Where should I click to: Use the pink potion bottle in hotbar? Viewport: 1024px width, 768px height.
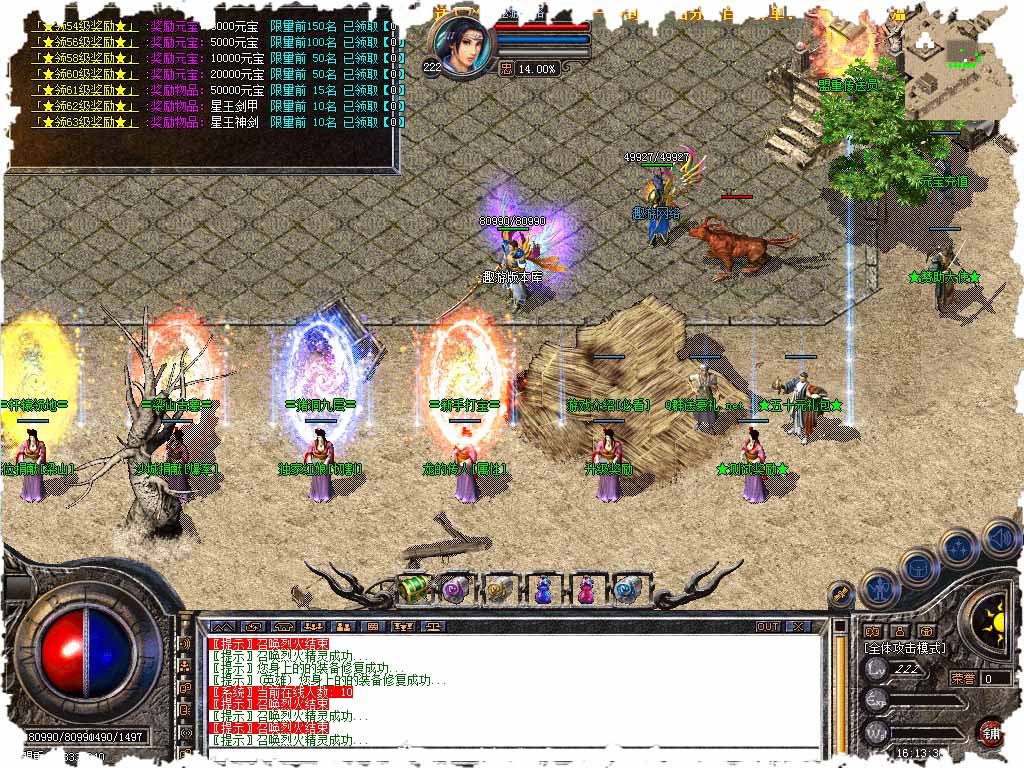(585, 589)
